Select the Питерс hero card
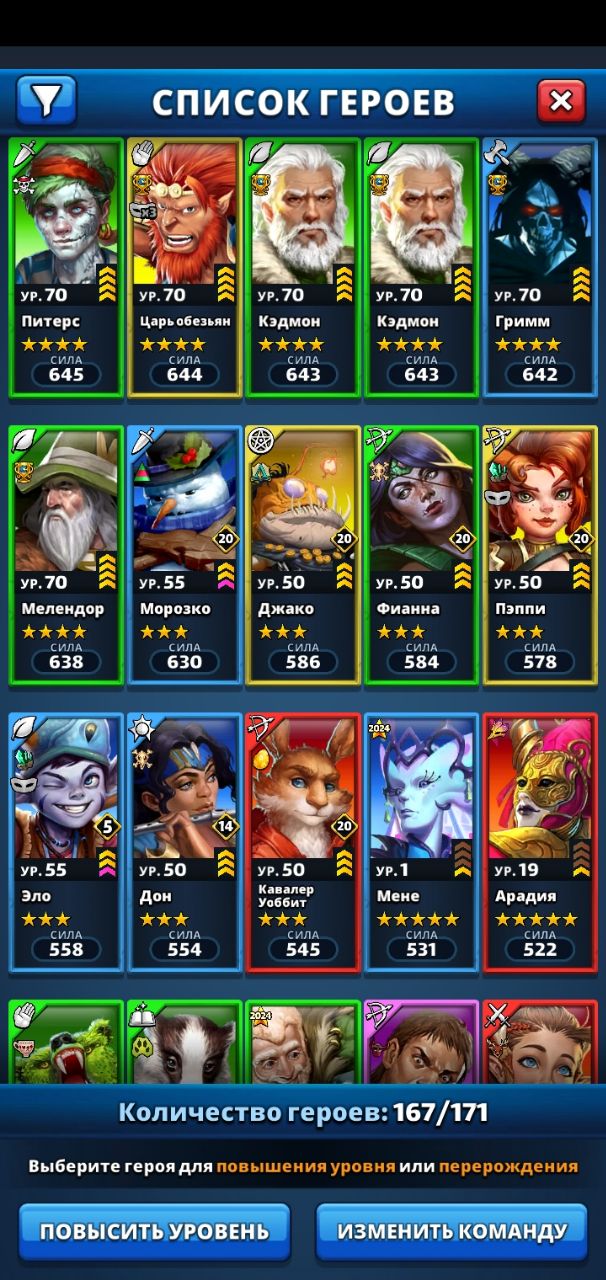Image resolution: width=606 pixels, height=1280 pixels. (x=66, y=267)
